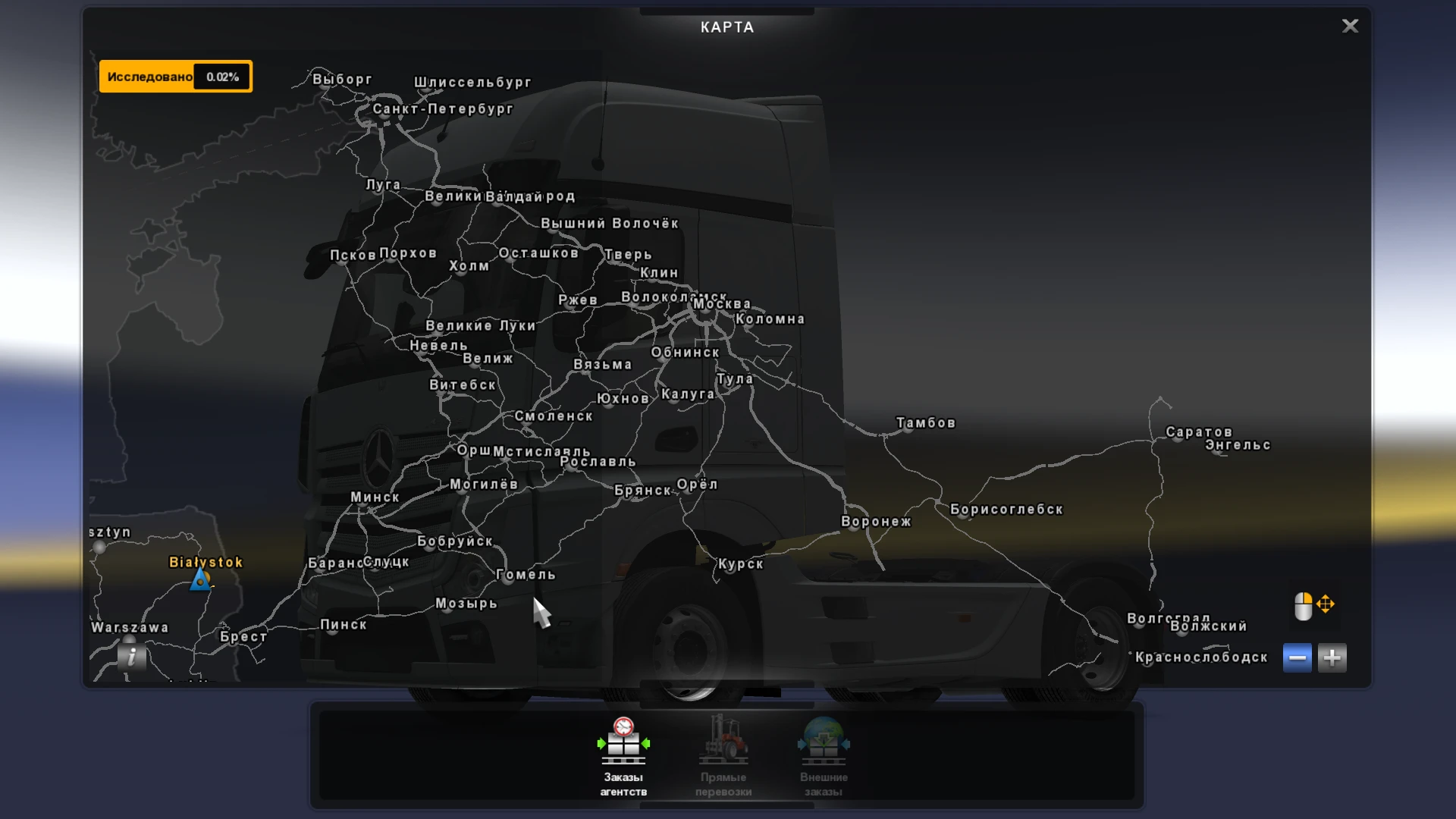Image resolution: width=1456 pixels, height=819 pixels.
Task: Select the Заказы агентств clock-cargo icon
Action: 623,744
